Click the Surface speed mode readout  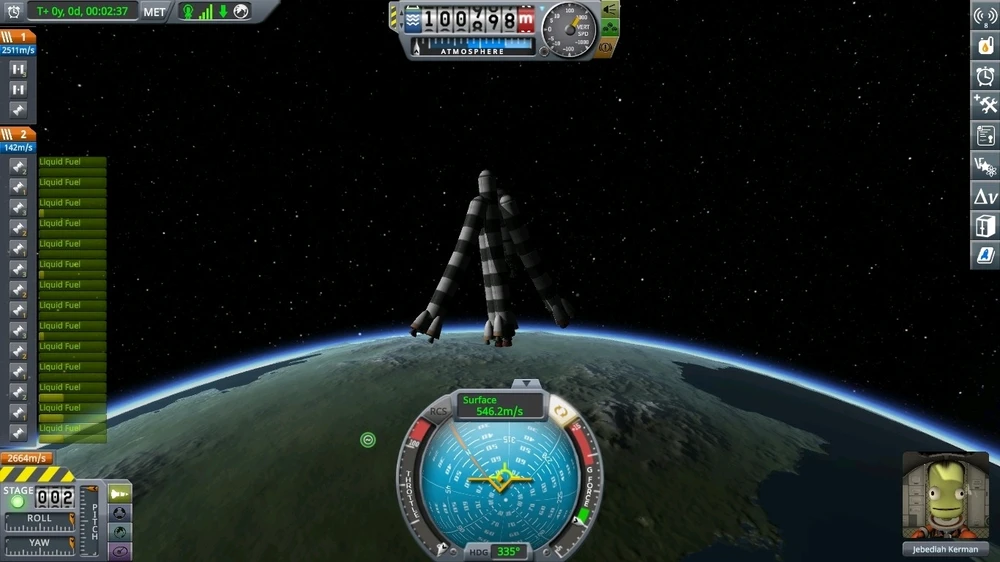[502, 405]
